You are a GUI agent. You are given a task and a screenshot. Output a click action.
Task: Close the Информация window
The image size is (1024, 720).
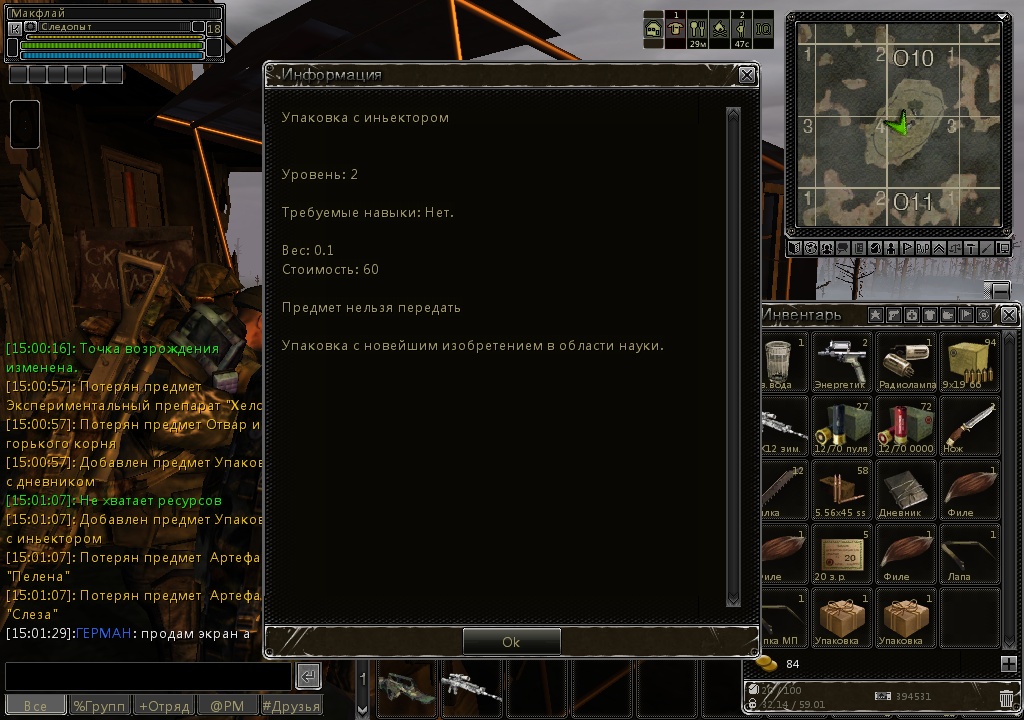[x=747, y=75]
